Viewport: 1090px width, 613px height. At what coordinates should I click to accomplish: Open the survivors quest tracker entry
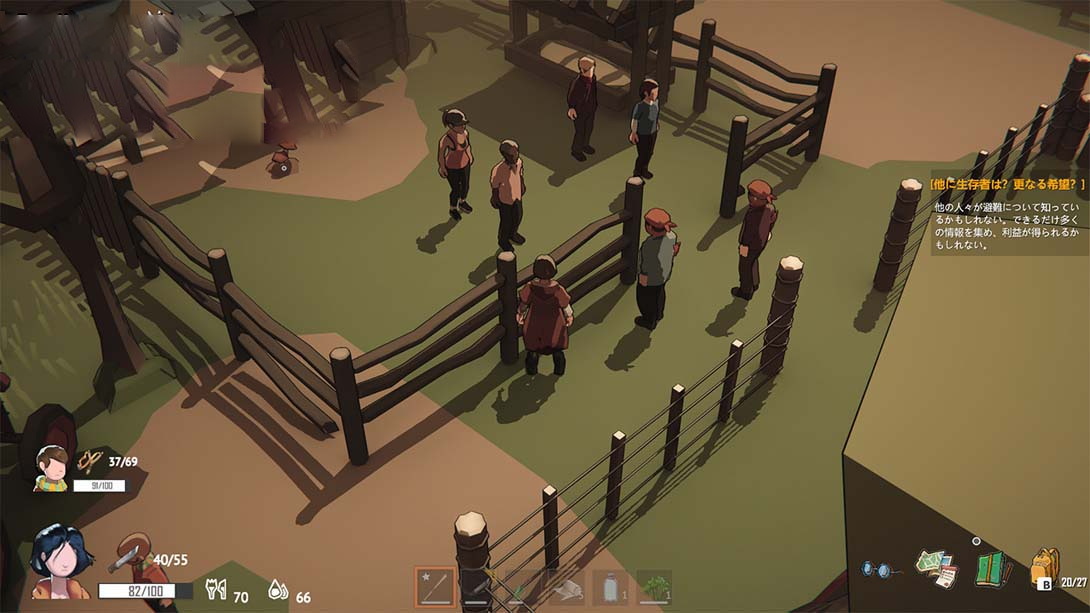(1008, 184)
